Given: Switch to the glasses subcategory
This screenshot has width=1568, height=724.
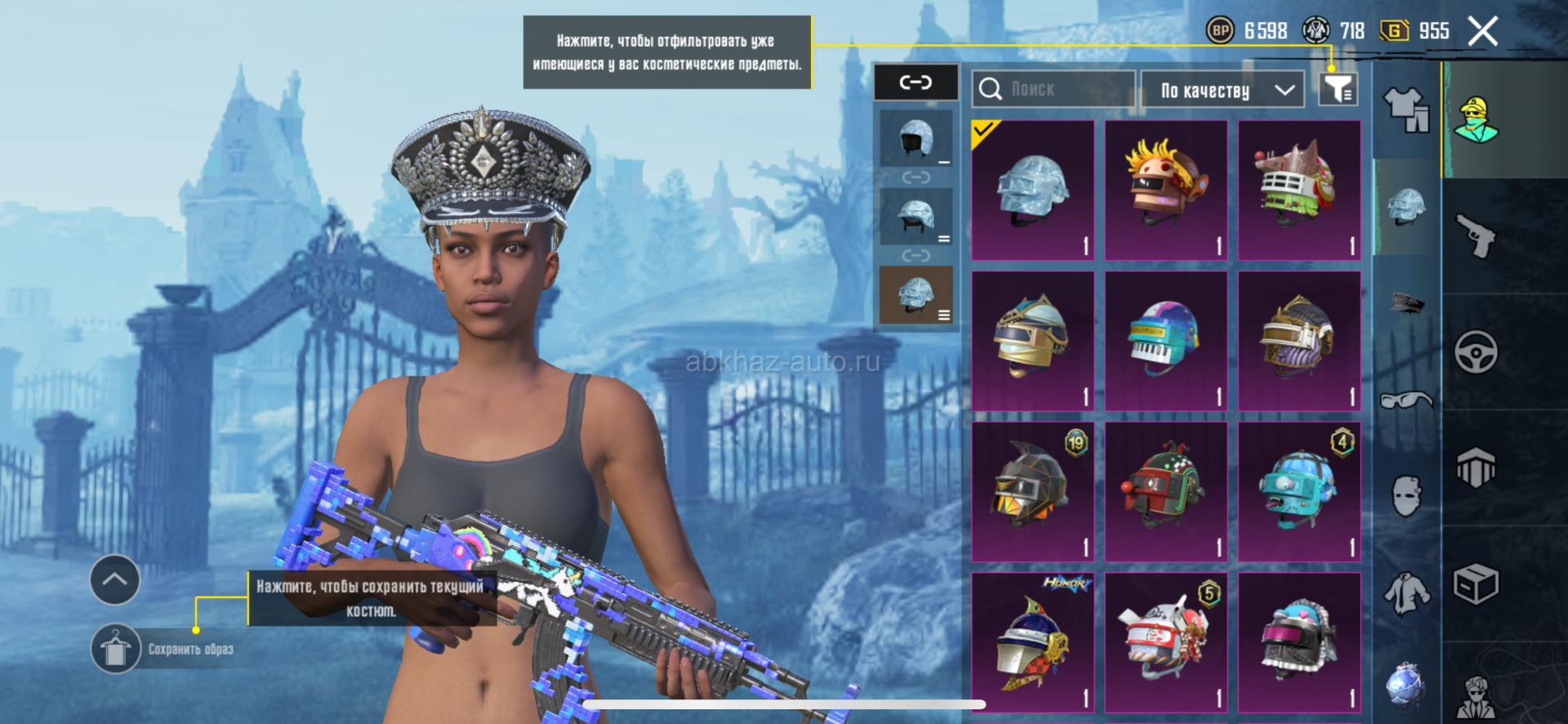Looking at the screenshot, I should point(1406,400).
